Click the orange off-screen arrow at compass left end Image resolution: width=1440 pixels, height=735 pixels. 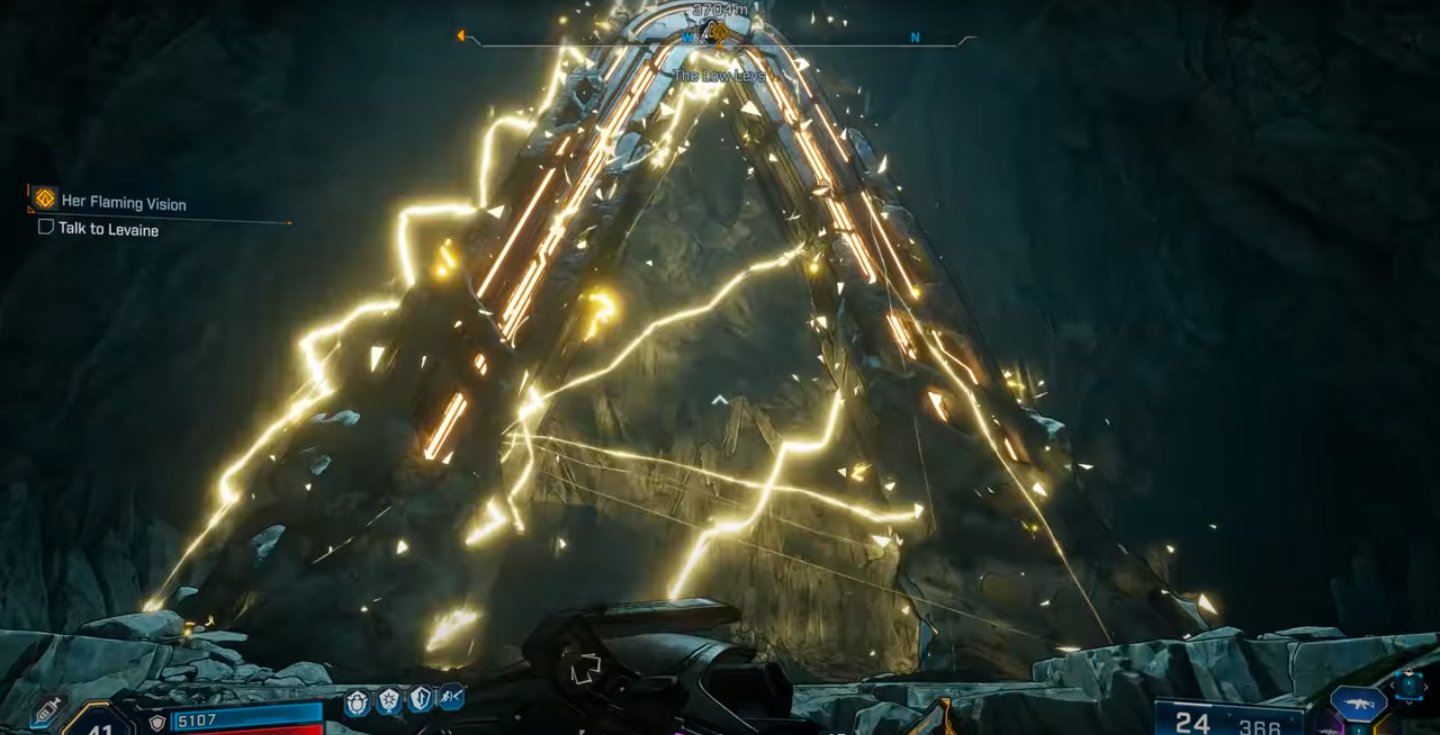(x=462, y=36)
